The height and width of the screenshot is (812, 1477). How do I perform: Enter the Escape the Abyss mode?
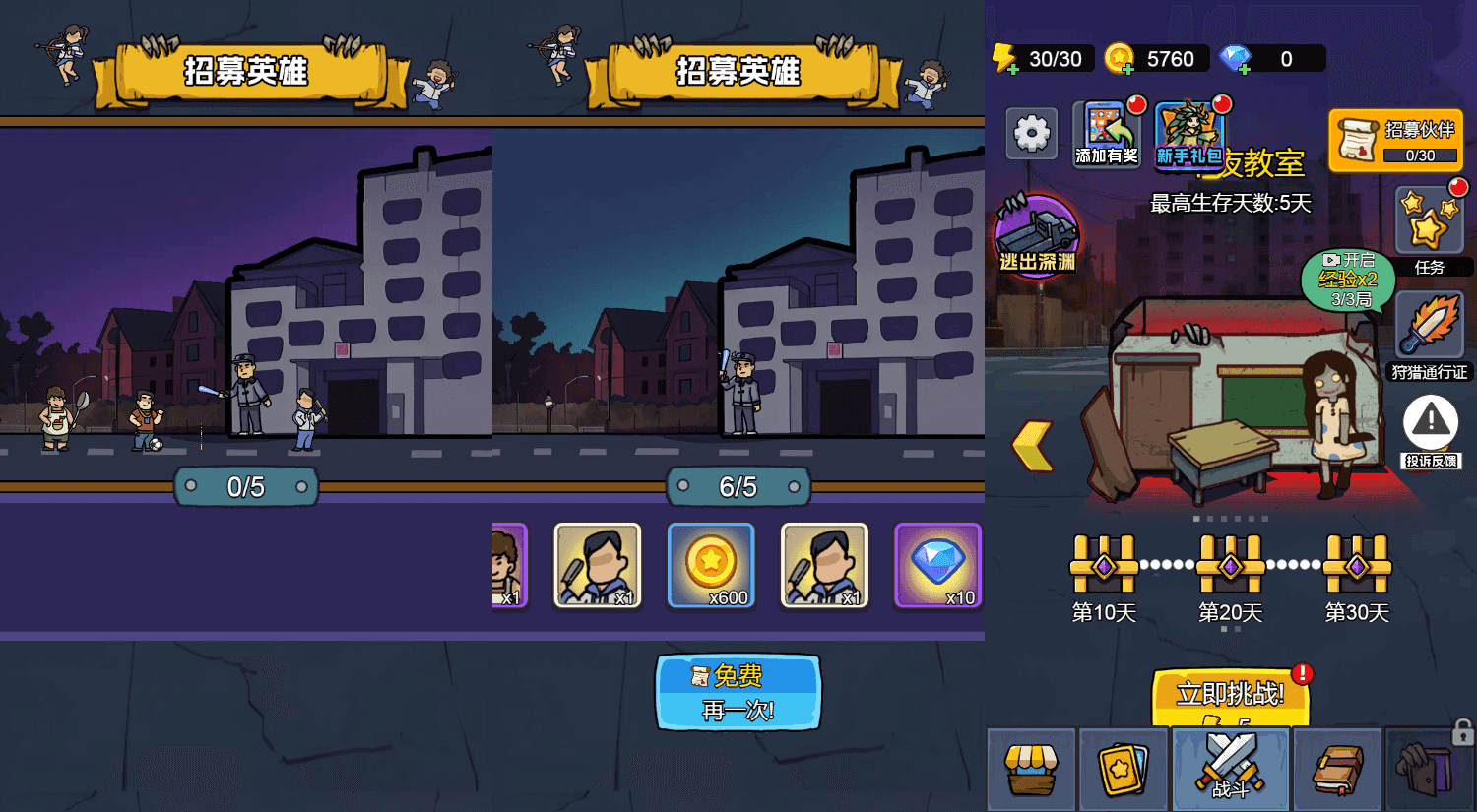coord(1037,236)
